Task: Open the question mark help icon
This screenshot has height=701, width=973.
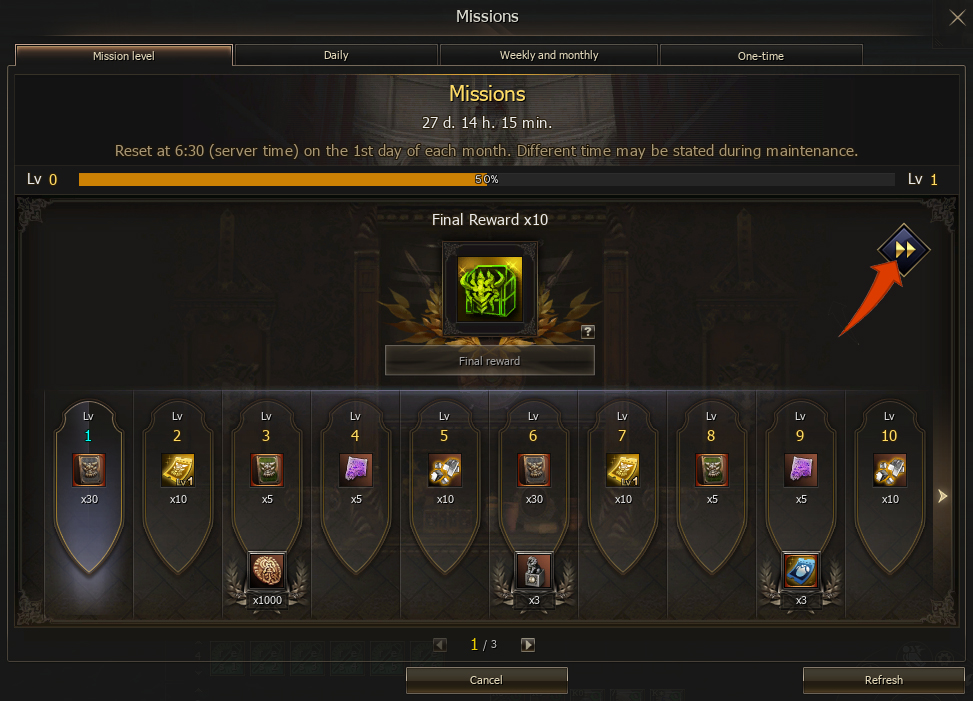Action: (x=588, y=332)
